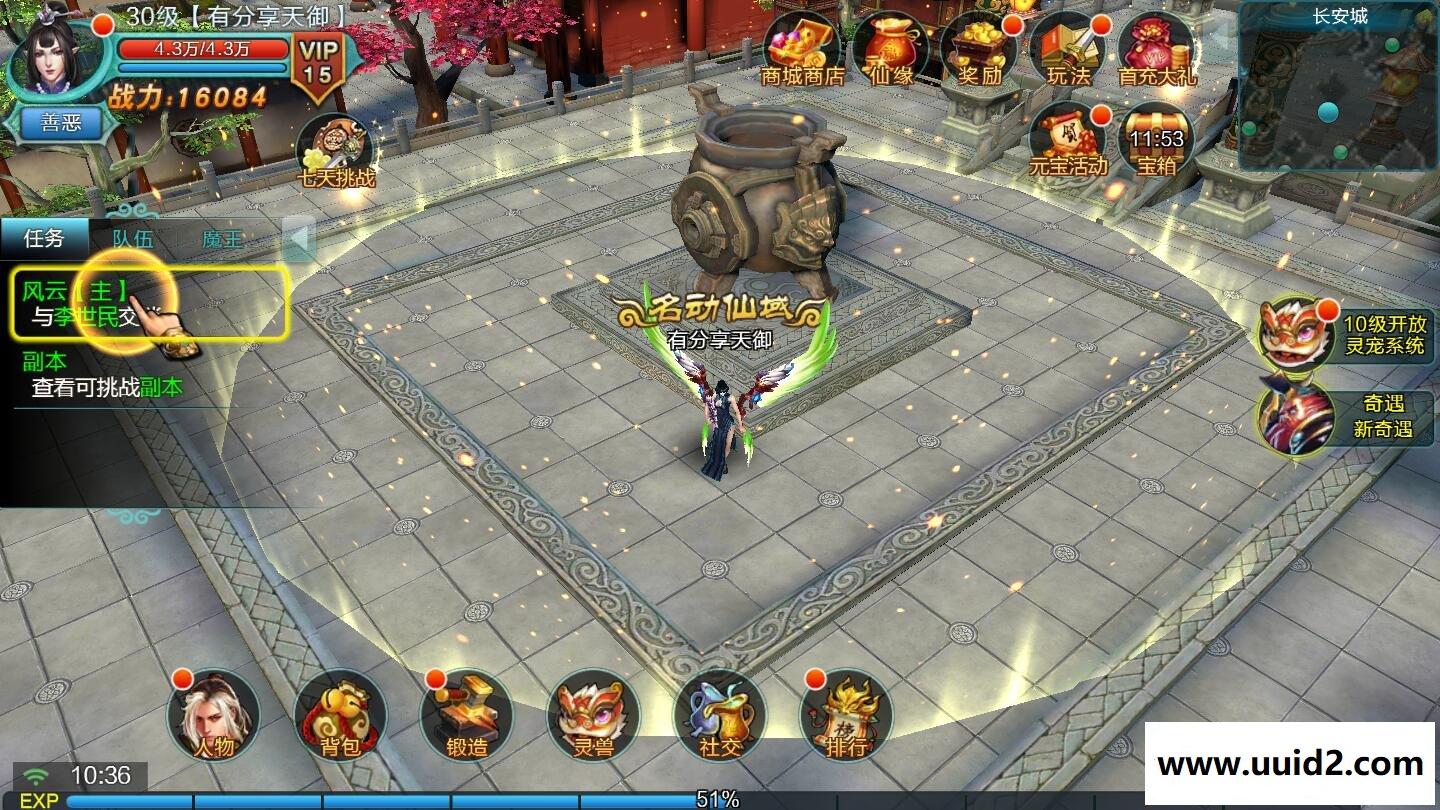
Task: Select the 风云 main quest entry
Action: (x=152, y=303)
